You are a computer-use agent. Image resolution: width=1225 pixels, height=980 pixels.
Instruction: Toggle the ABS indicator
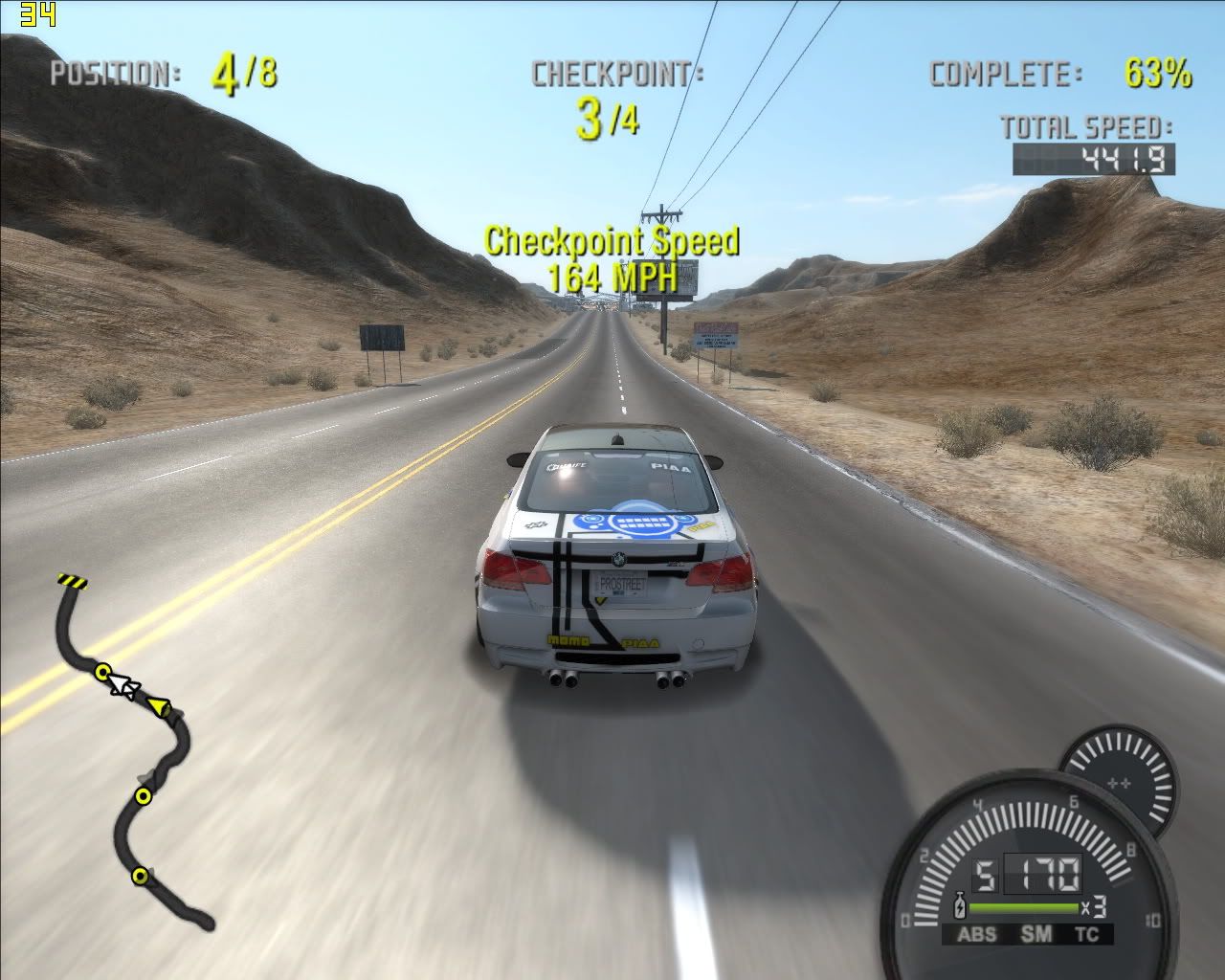[x=976, y=935]
